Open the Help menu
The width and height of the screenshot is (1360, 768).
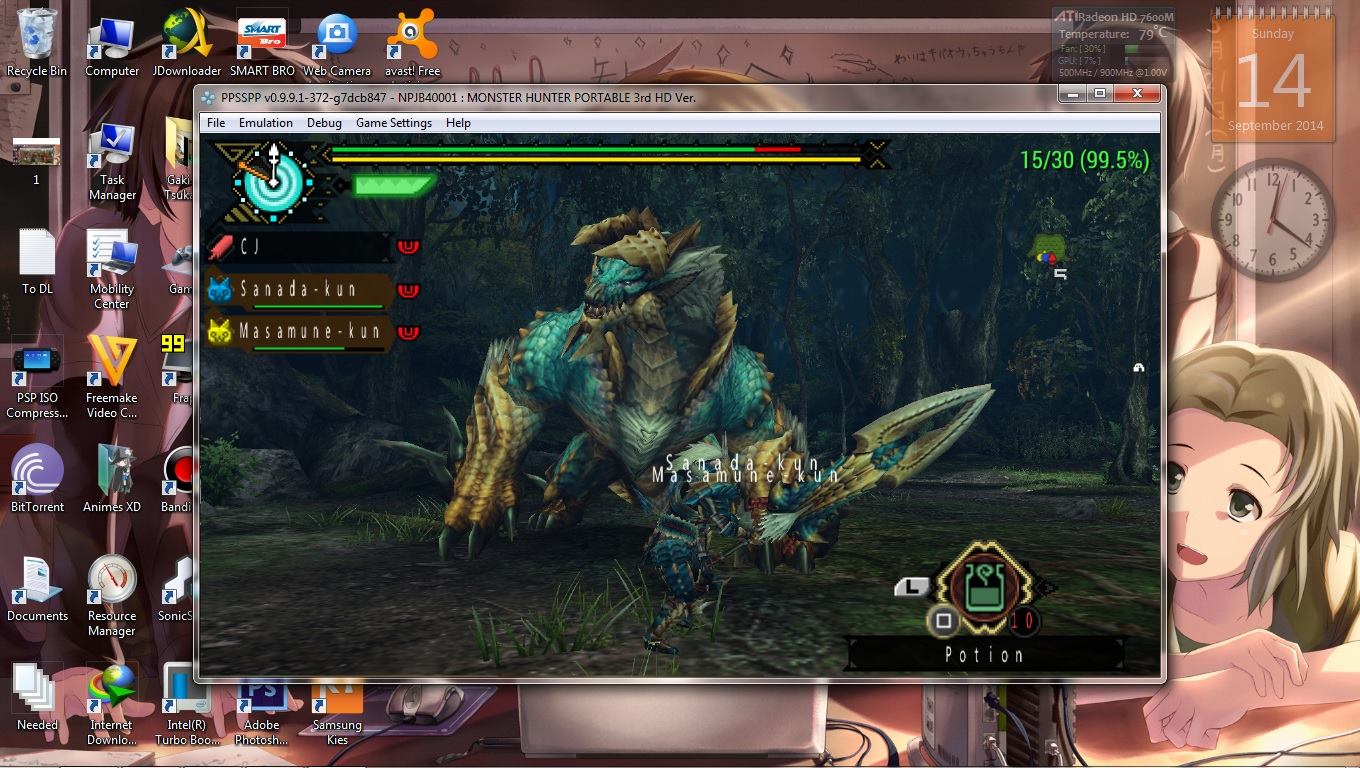pyautogui.click(x=458, y=123)
